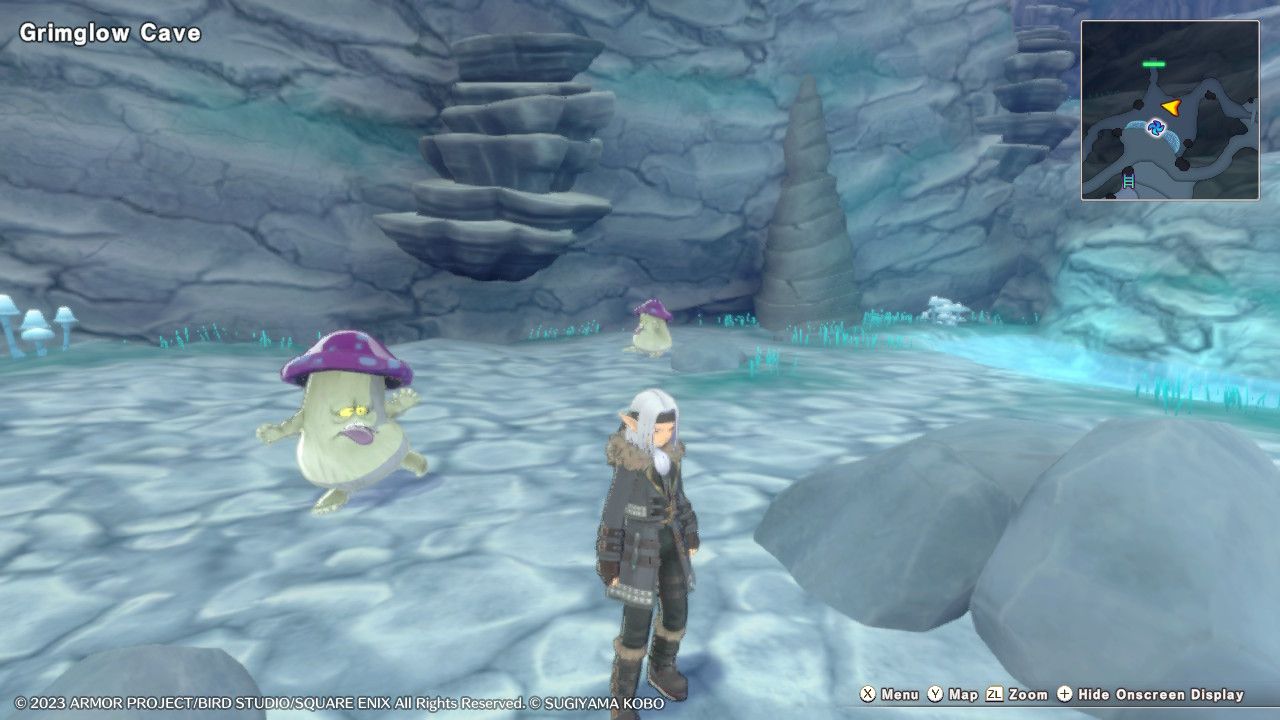The height and width of the screenshot is (720, 1280).
Task: Select the Map label in the bottom bar
Action: tap(963, 695)
